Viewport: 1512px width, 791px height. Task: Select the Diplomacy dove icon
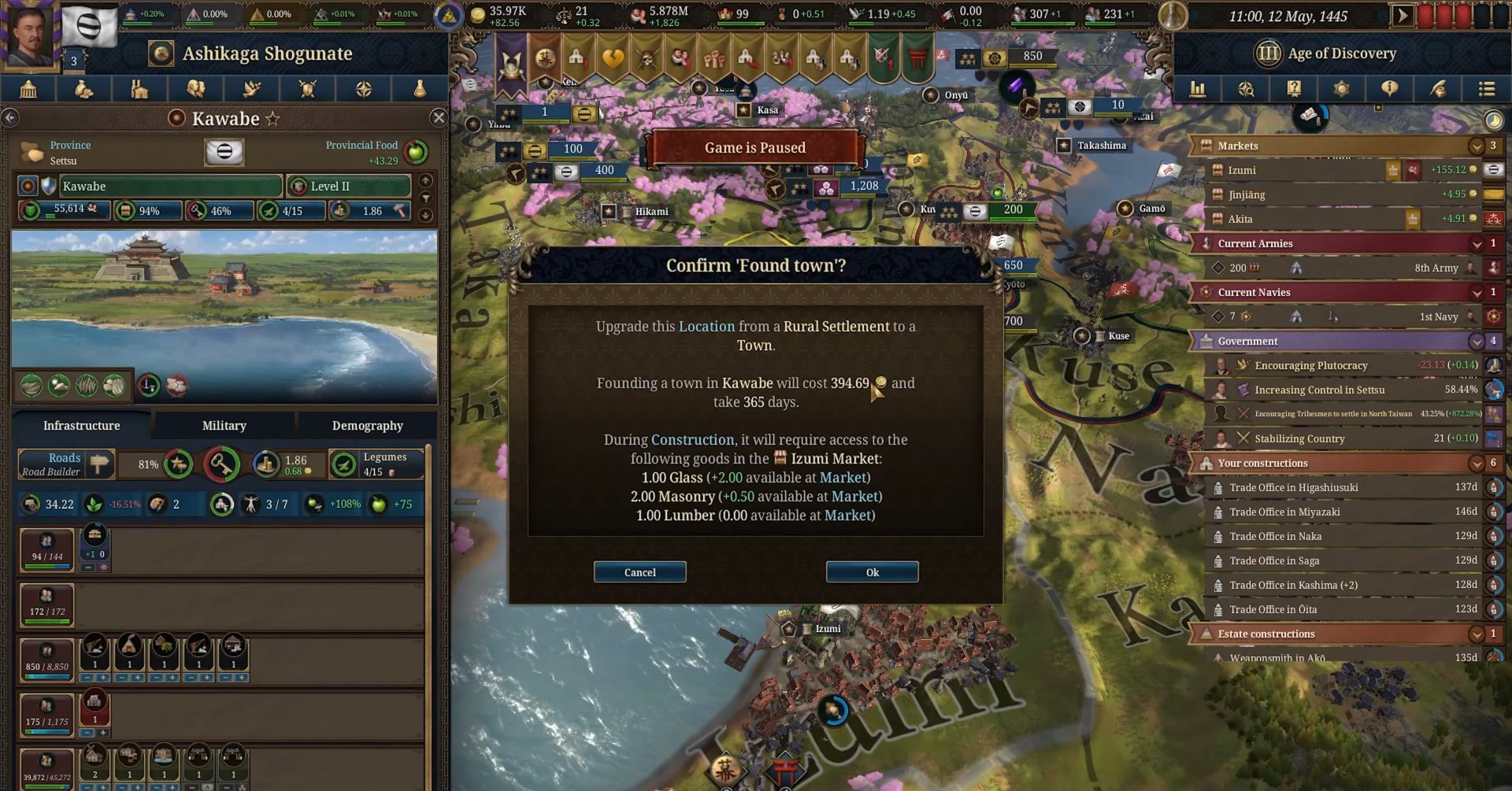pos(250,89)
